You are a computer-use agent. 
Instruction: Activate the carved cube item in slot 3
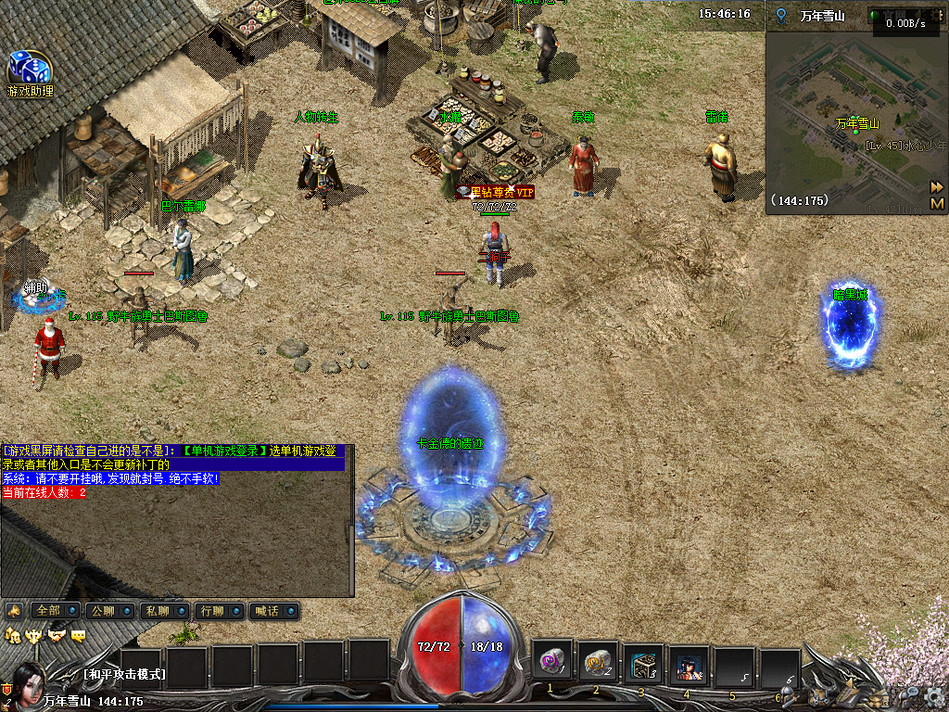(643, 663)
